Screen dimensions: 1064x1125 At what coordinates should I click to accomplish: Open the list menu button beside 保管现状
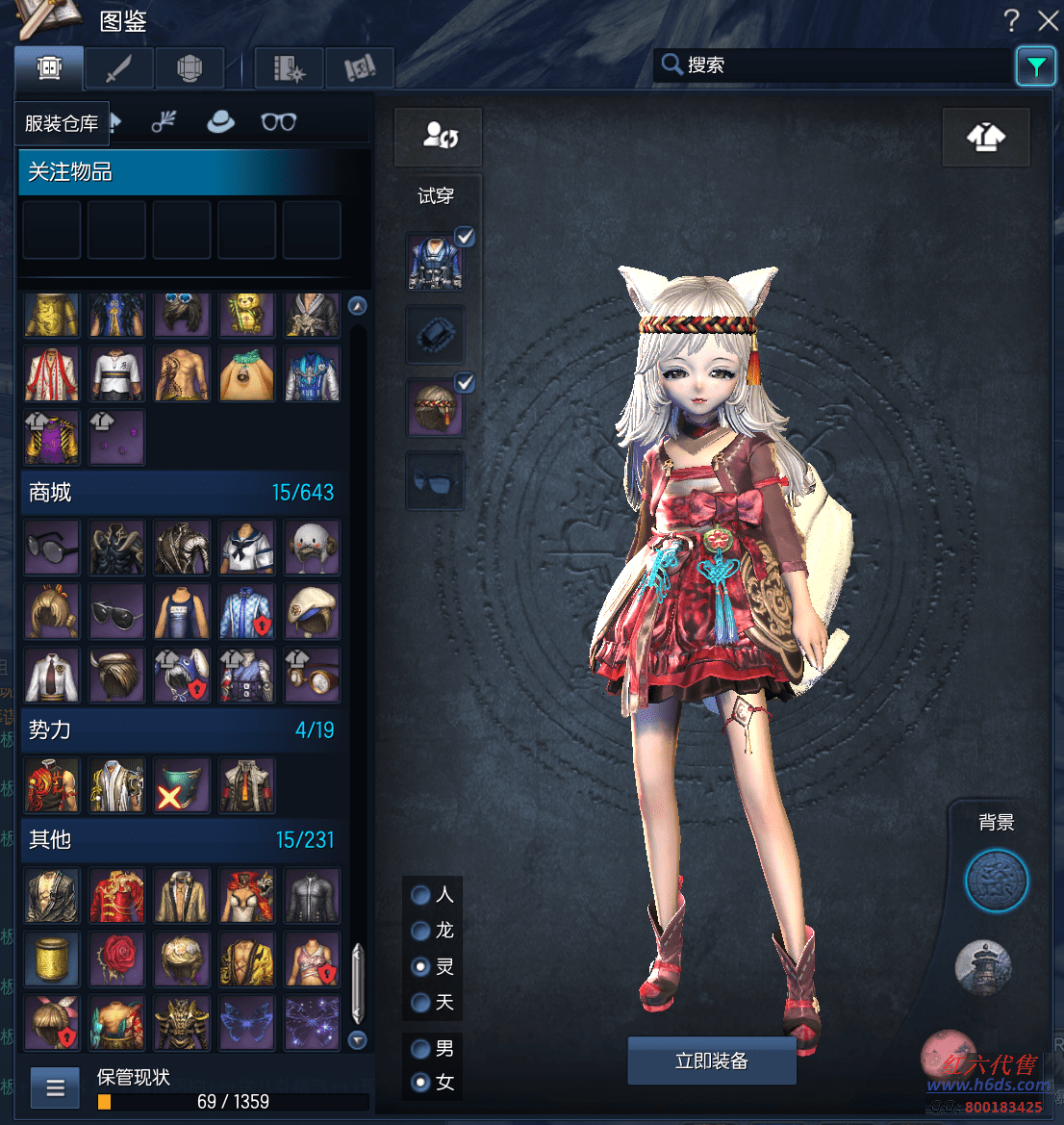tap(55, 1088)
